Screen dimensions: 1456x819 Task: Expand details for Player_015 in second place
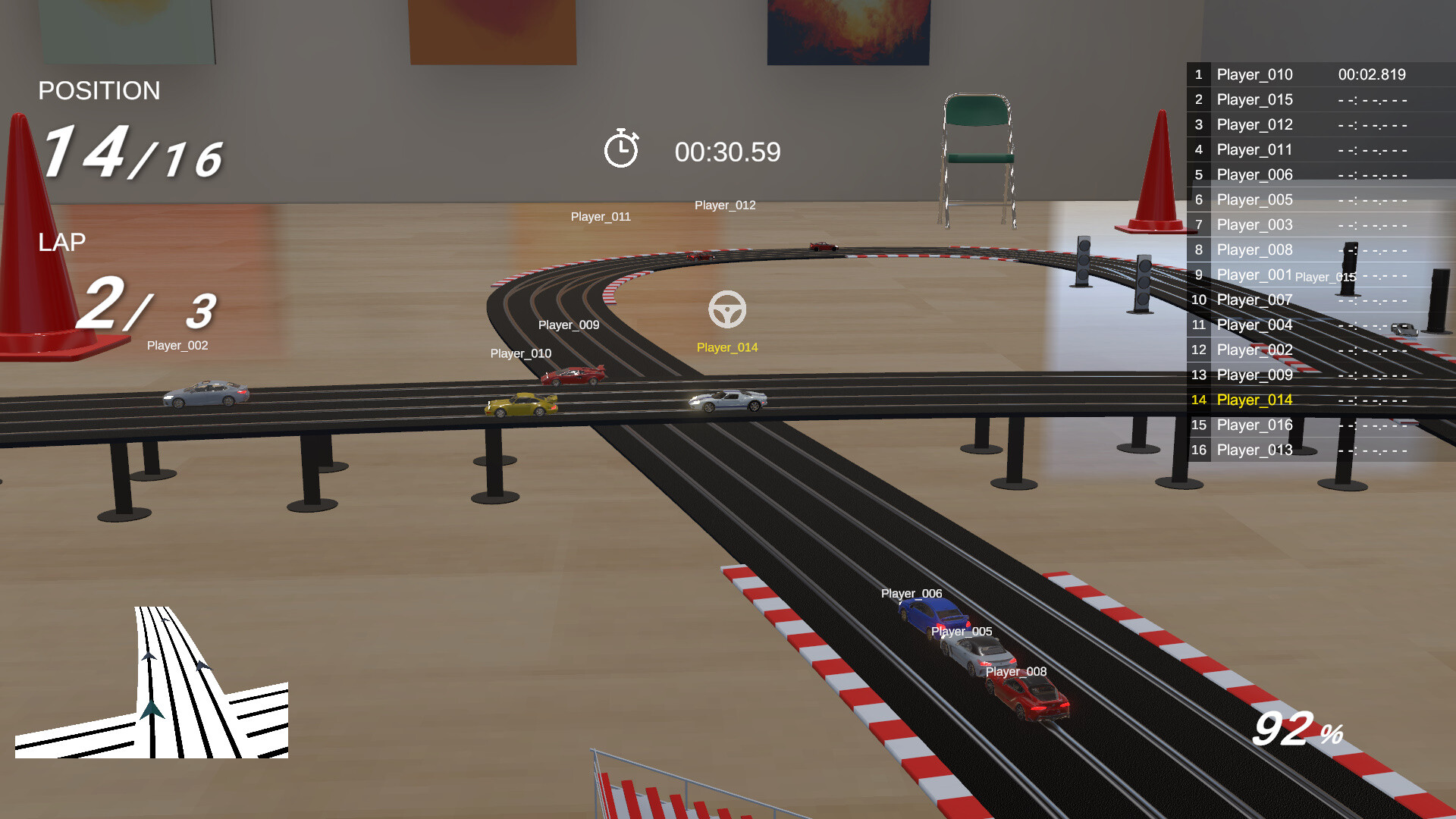tap(1254, 99)
